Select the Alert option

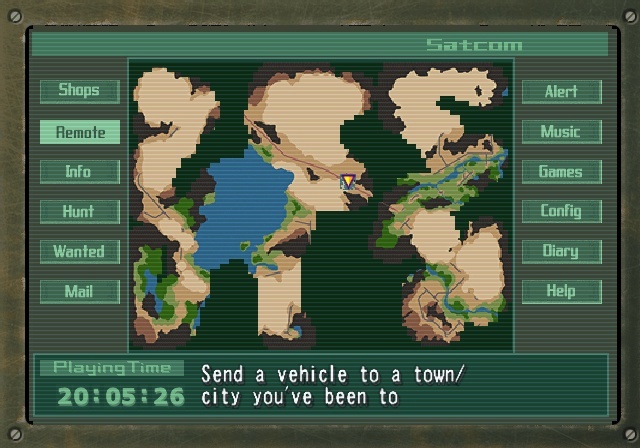[561, 91]
